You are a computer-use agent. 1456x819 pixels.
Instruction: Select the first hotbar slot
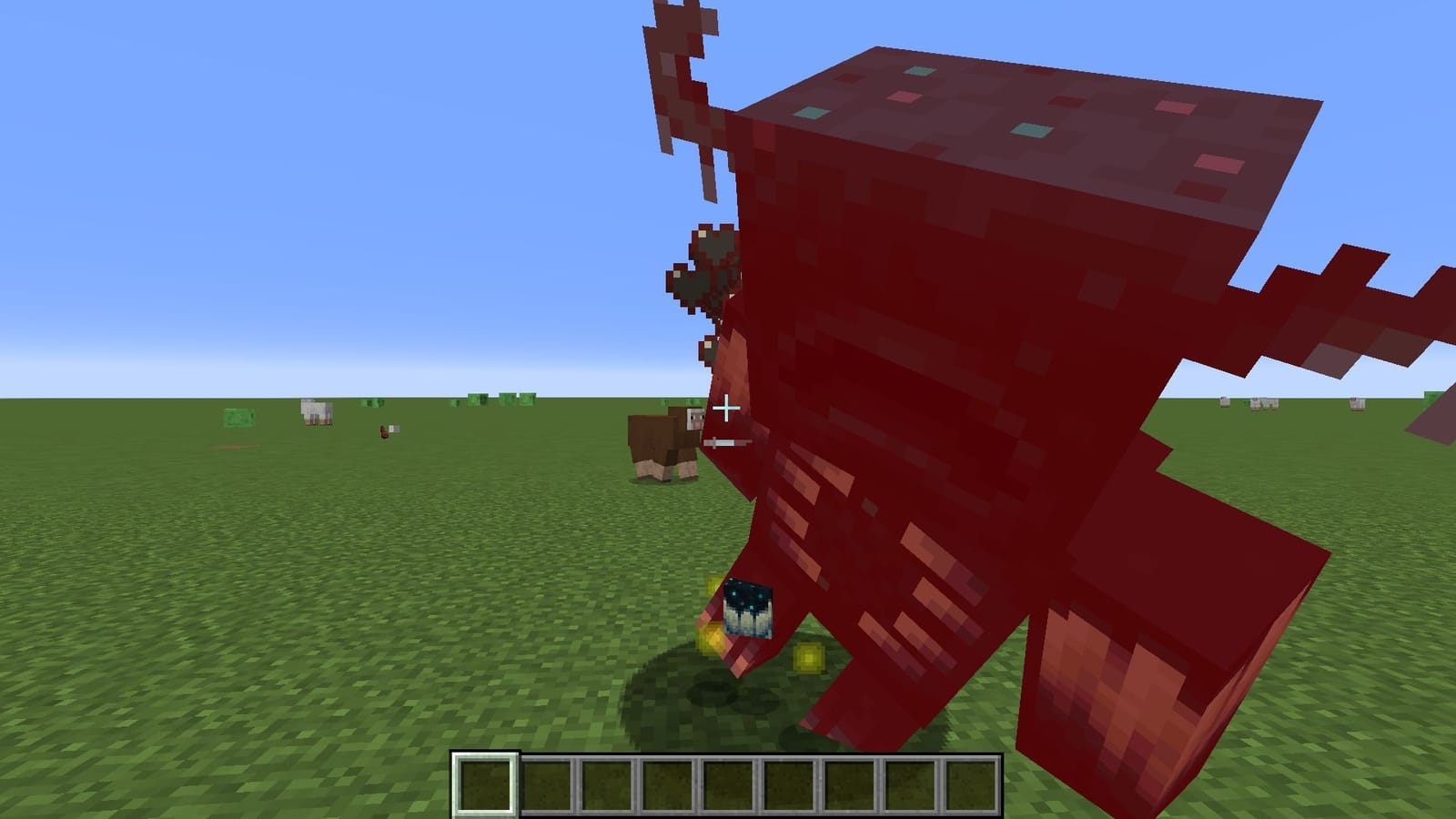pyautogui.click(x=487, y=784)
